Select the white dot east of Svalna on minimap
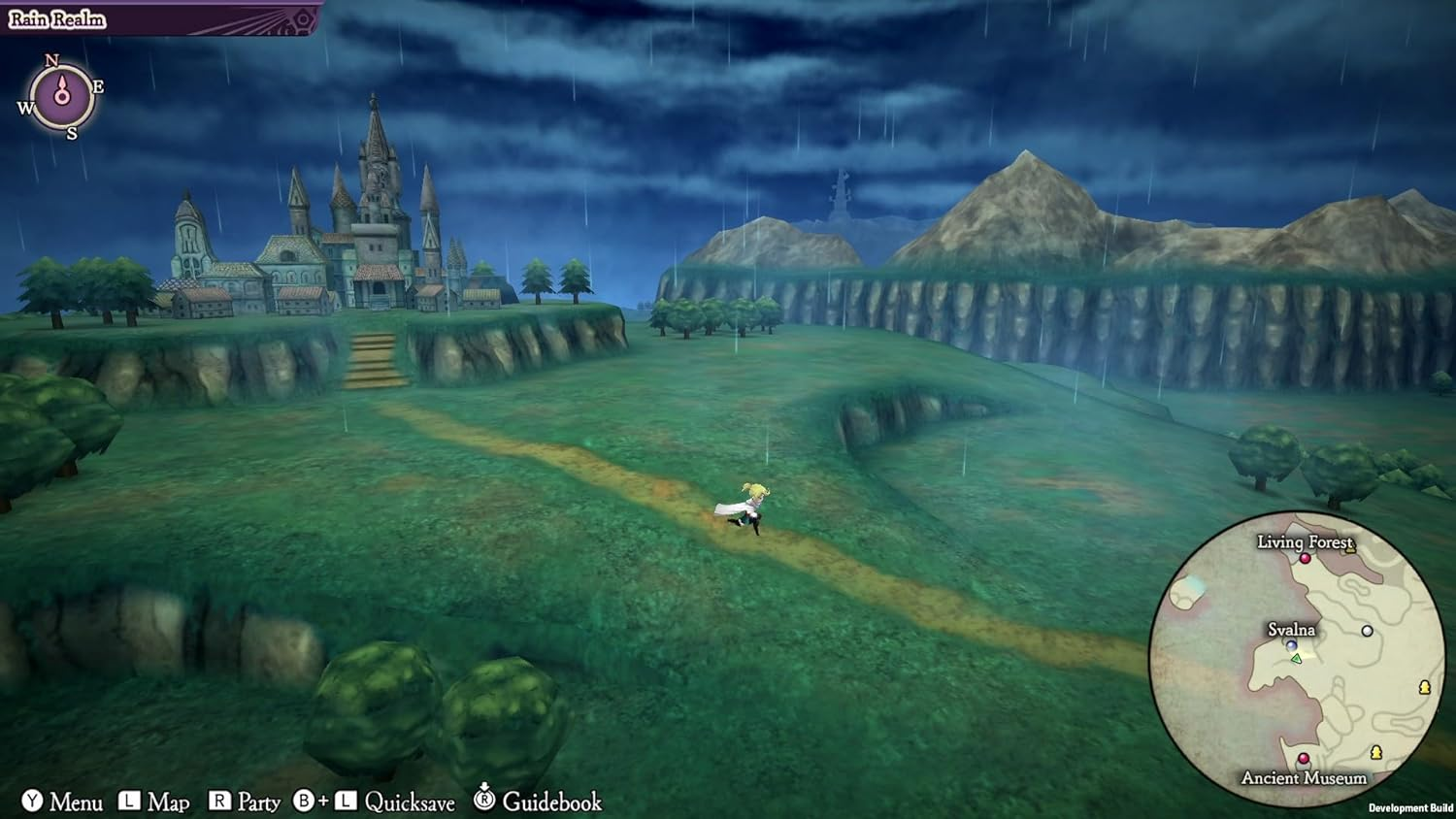Viewport: 1456px width, 819px height. pos(1368,631)
